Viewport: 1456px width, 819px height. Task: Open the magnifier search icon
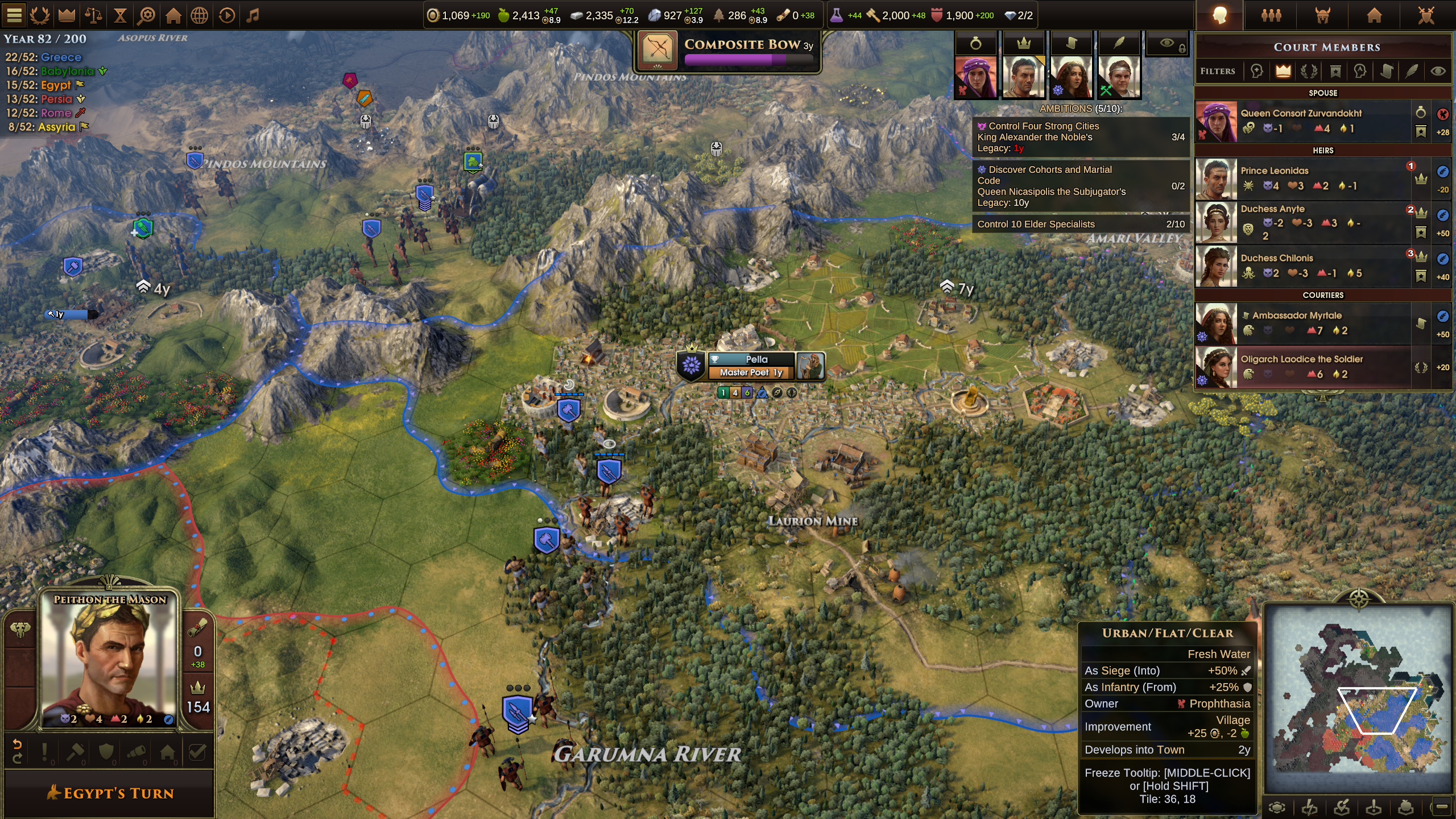click(147, 15)
